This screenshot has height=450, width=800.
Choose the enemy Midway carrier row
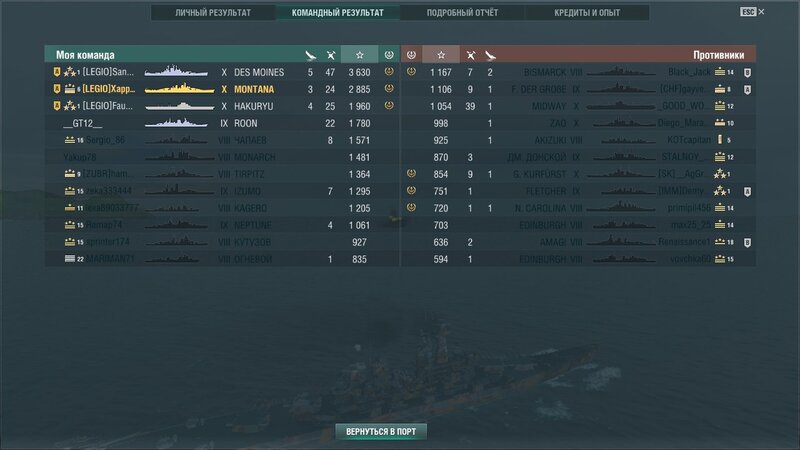[x=580, y=106]
